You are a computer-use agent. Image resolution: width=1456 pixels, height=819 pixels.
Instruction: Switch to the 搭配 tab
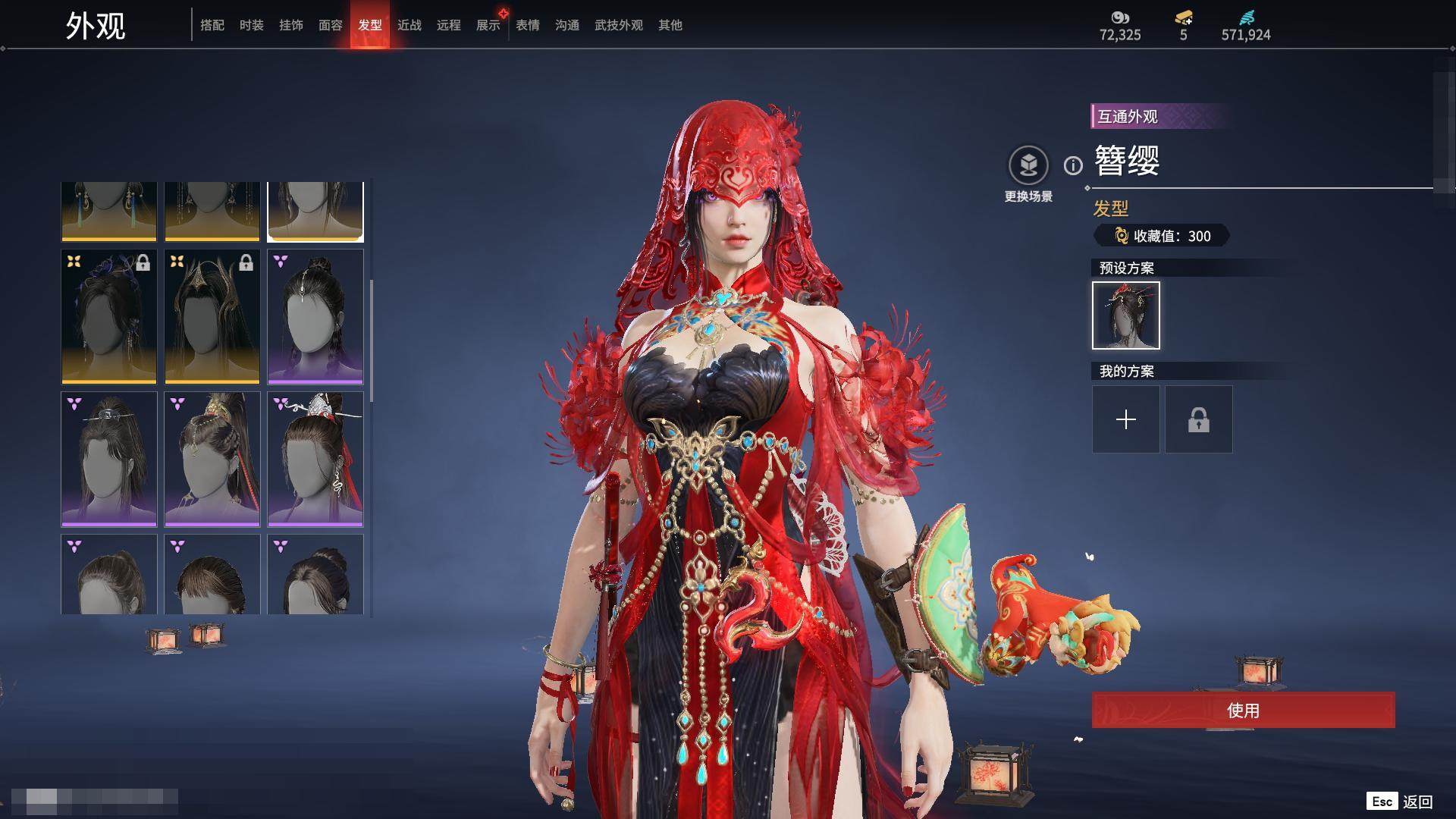click(x=212, y=25)
